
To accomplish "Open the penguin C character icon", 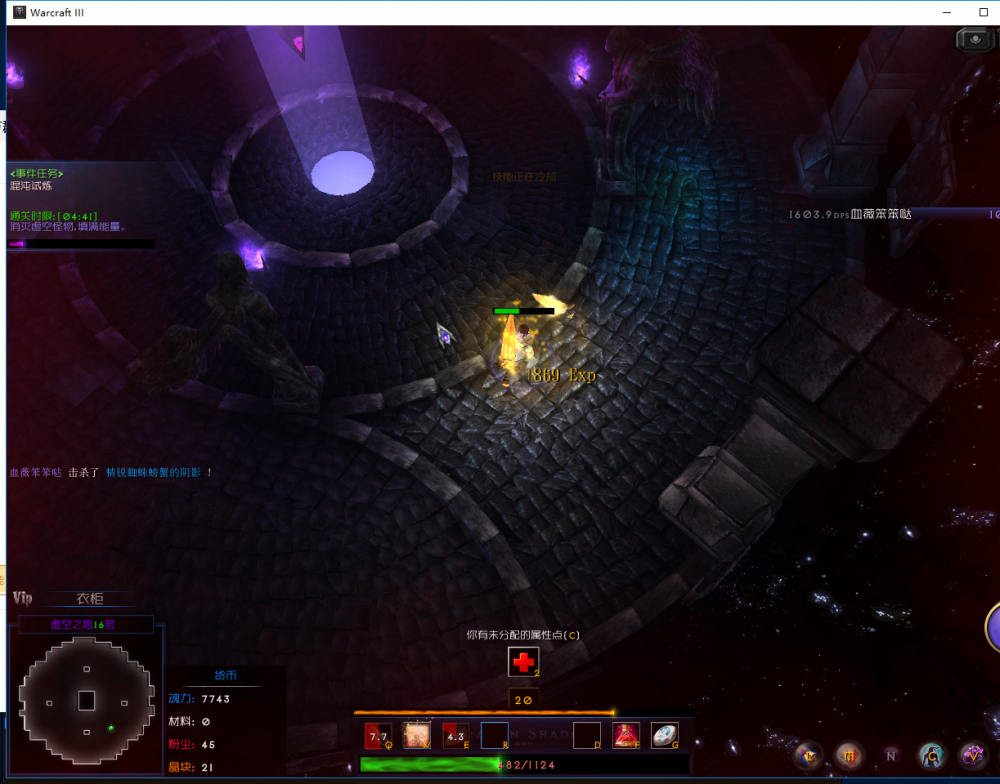I will [x=932, y=756].
